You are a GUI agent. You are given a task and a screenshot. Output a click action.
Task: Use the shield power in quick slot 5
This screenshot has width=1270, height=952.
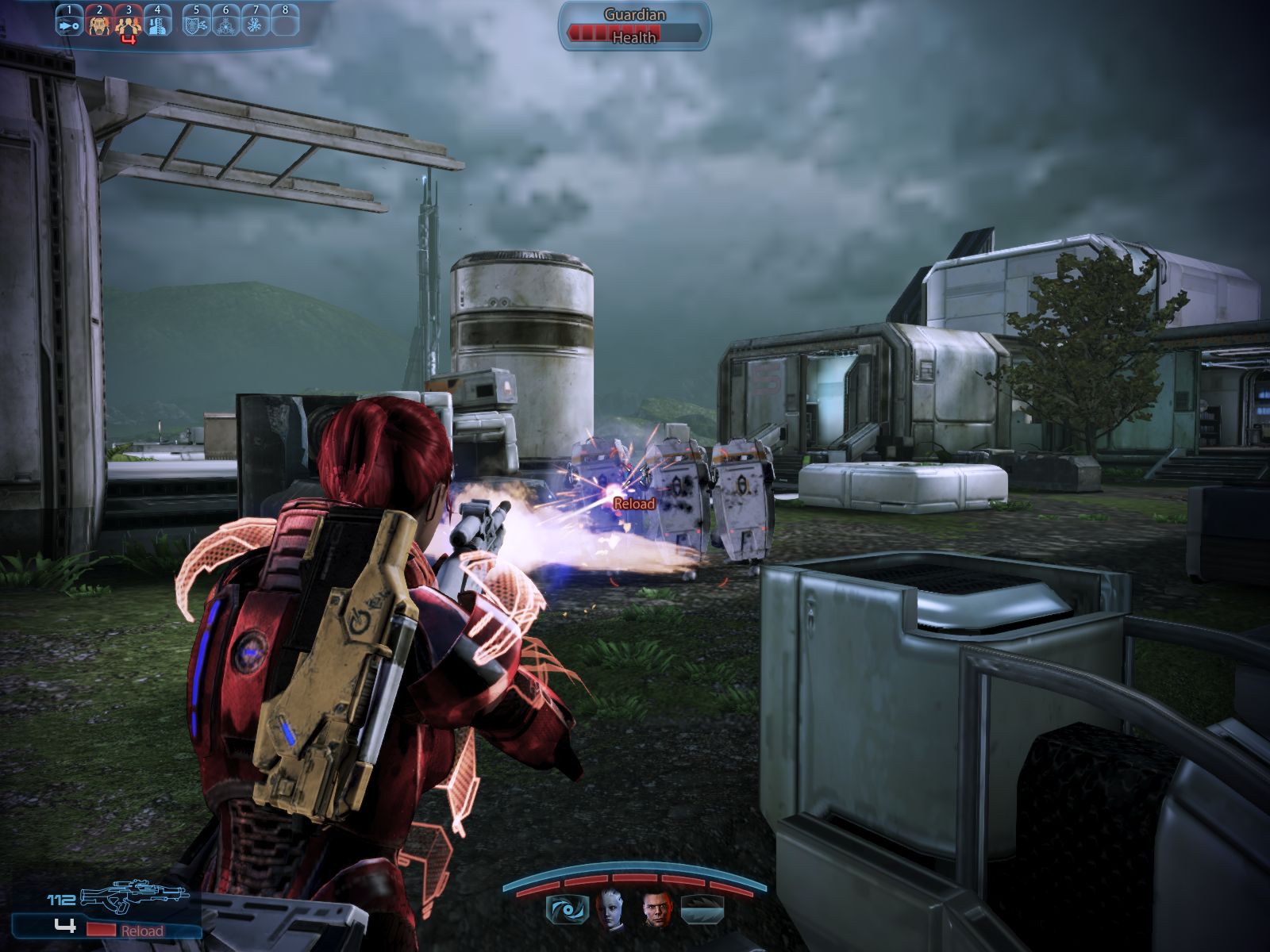pos(196,24)
